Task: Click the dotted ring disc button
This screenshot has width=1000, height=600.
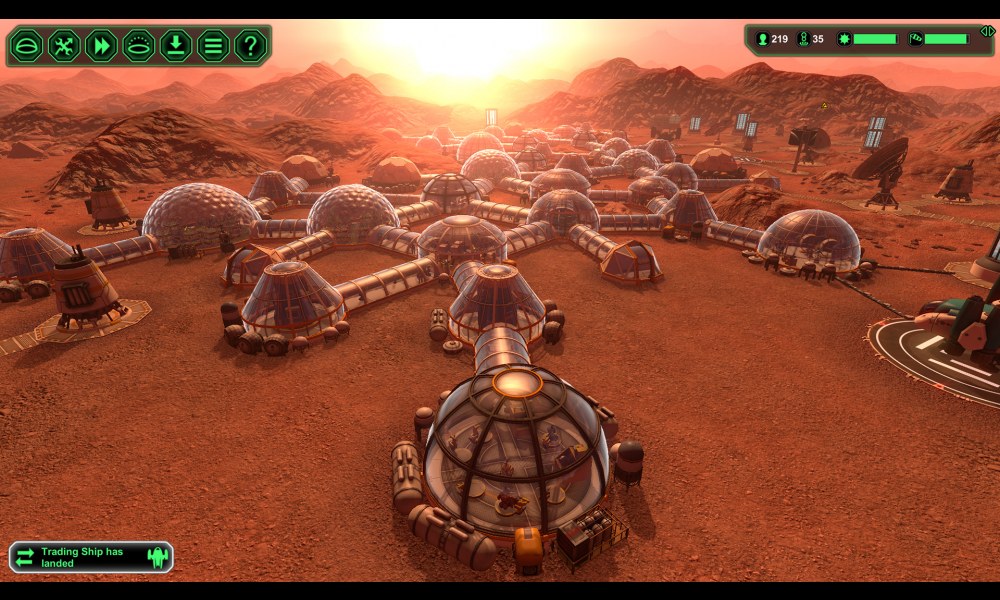Action: point(138,45)
